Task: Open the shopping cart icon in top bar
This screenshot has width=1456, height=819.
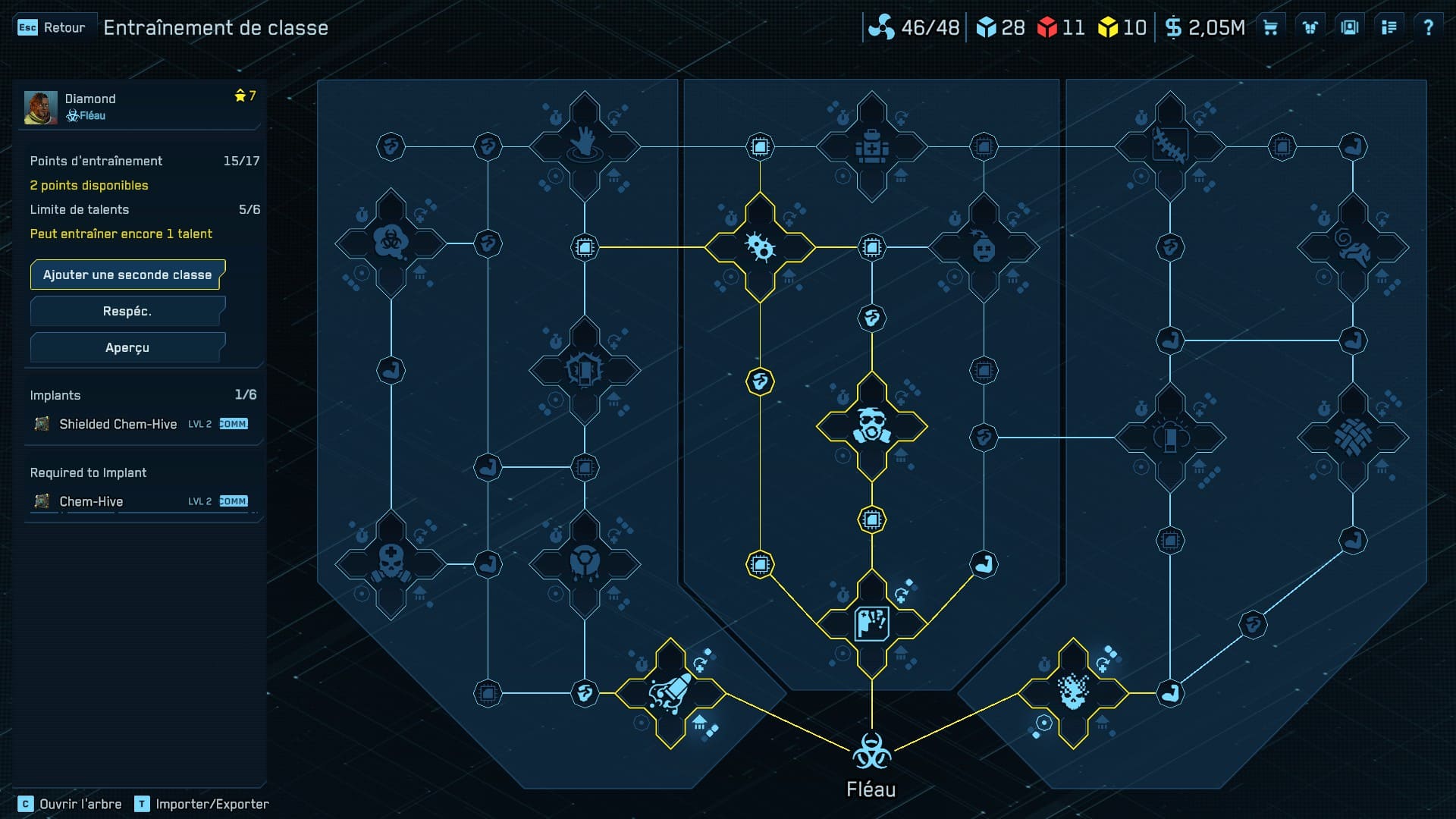Action: (1270, 27)
